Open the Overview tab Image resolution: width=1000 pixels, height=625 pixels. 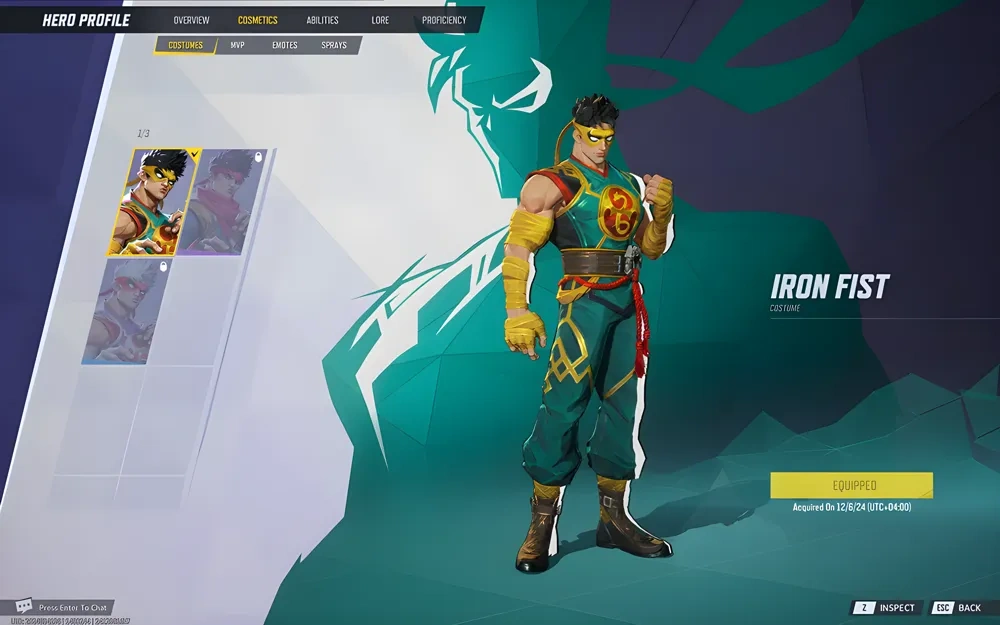pyautogui.click(x=191, y=20)
